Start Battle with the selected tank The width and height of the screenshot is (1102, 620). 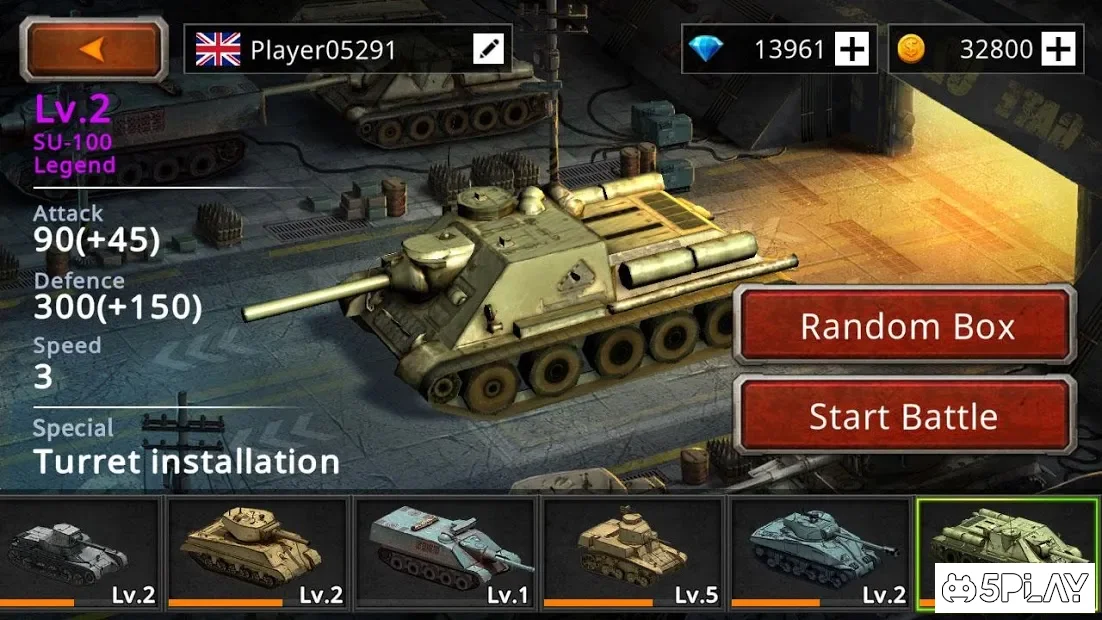pyautogui.click(x=906, y=416)
